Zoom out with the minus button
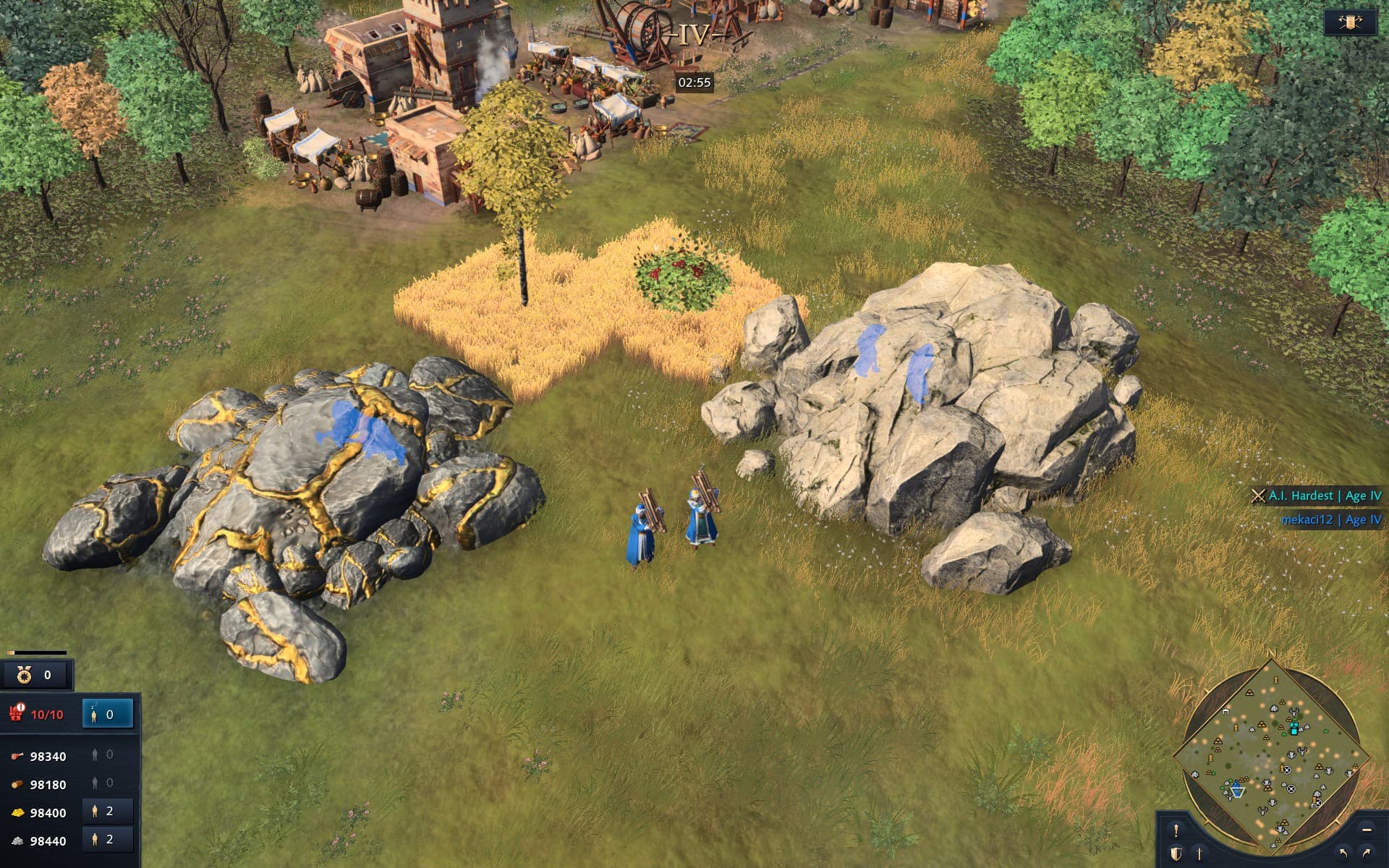The image size is (1389, 868). (x=1367, y=830)
